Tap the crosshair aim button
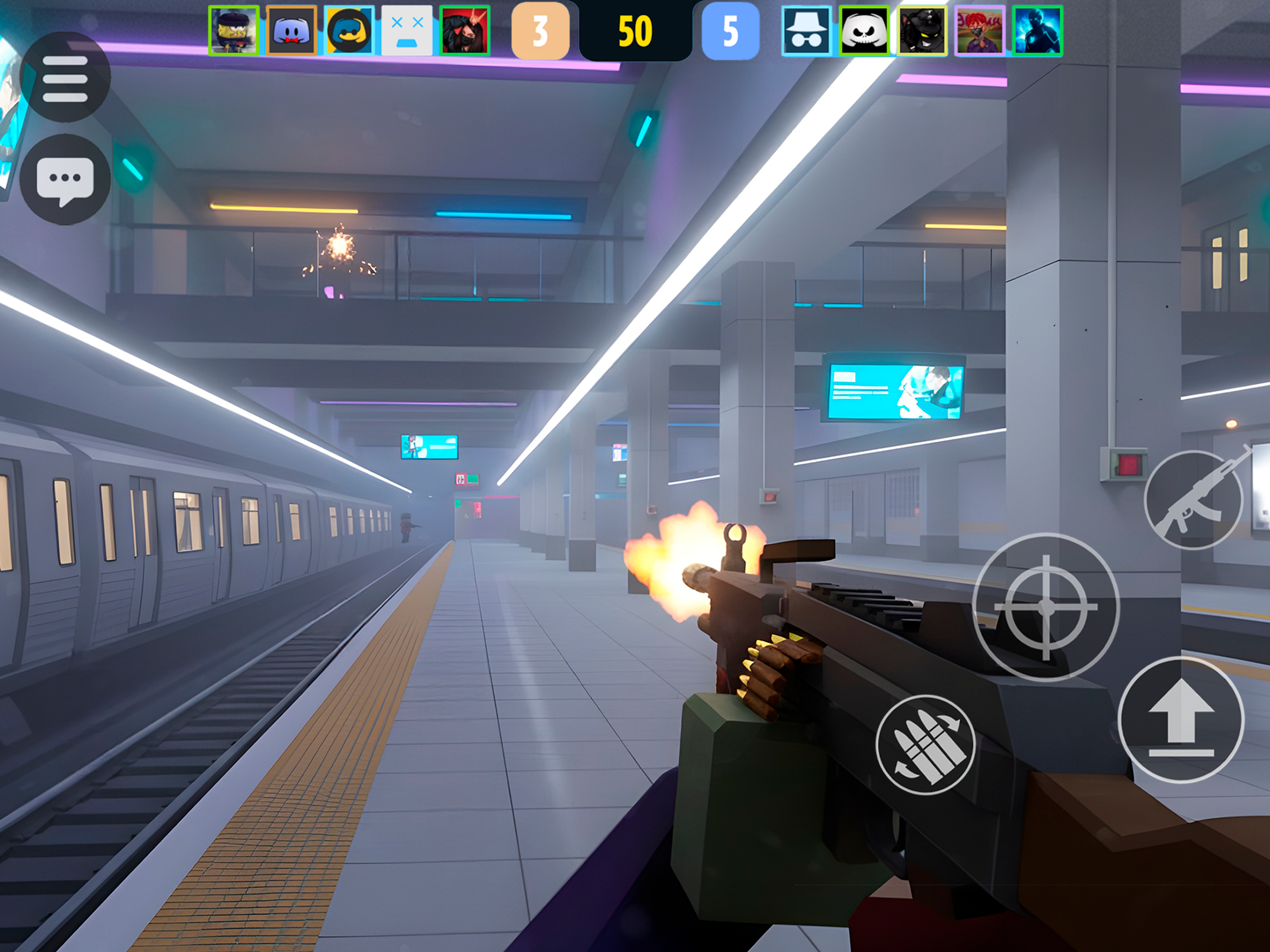 (x=1045, y=606)
